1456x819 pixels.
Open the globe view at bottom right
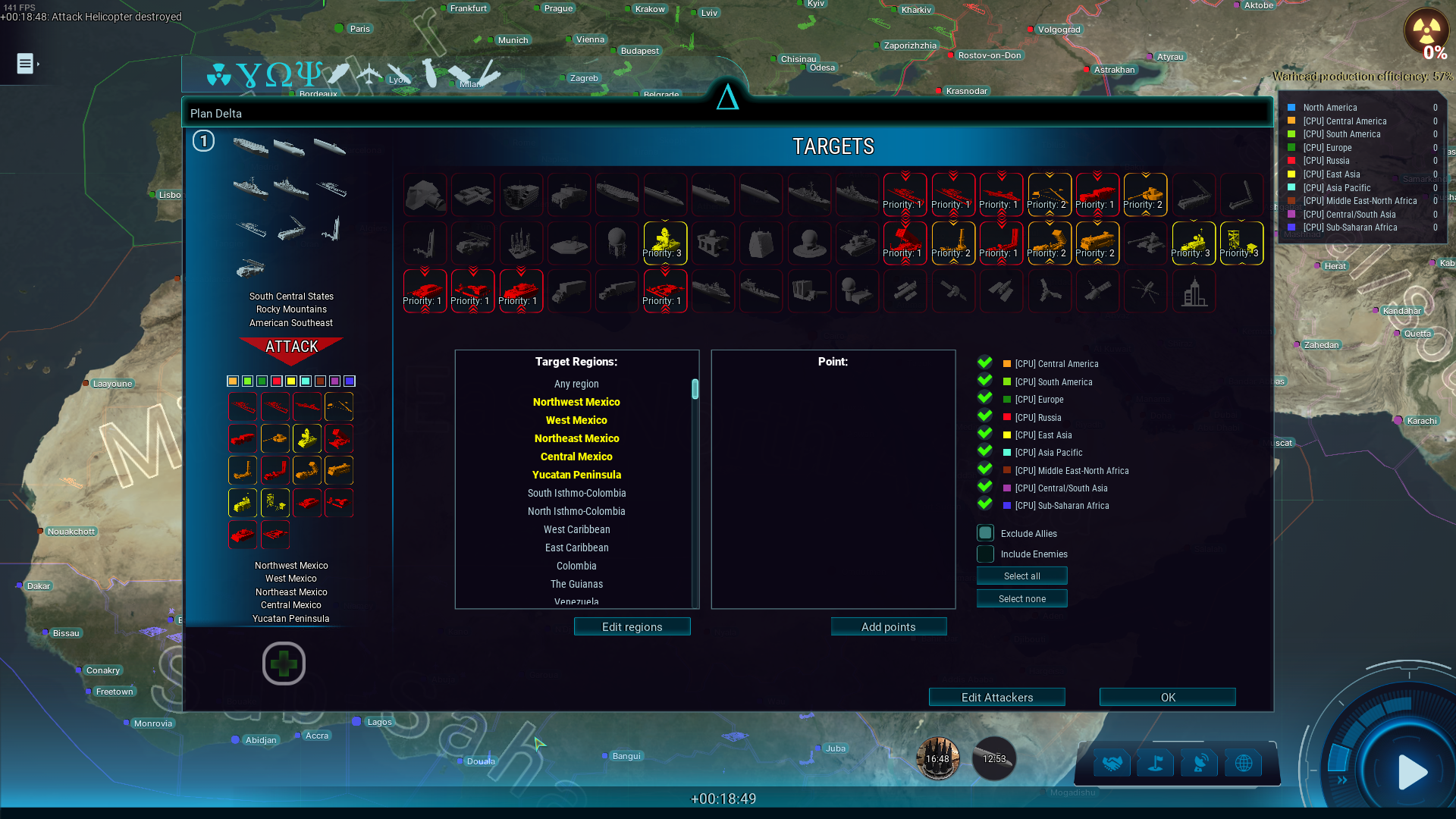click(x=1244, y=762)
